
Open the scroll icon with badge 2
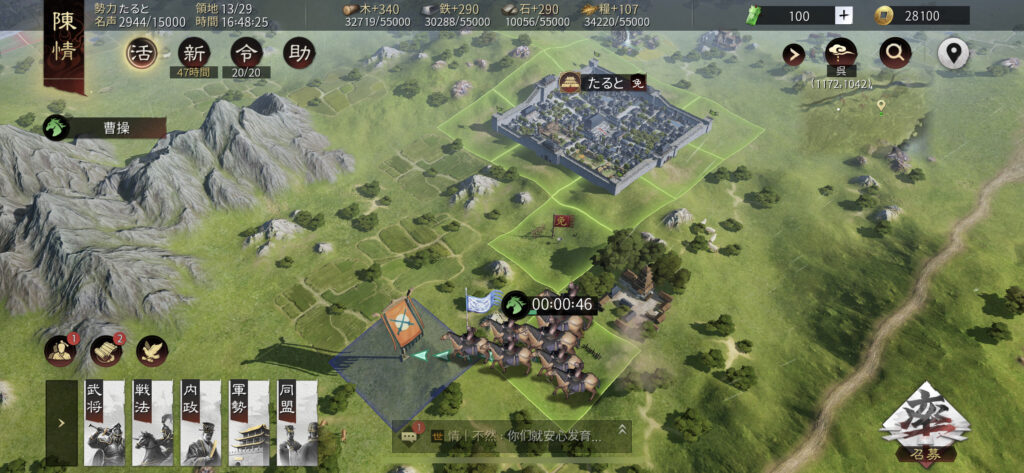point(106,349)
